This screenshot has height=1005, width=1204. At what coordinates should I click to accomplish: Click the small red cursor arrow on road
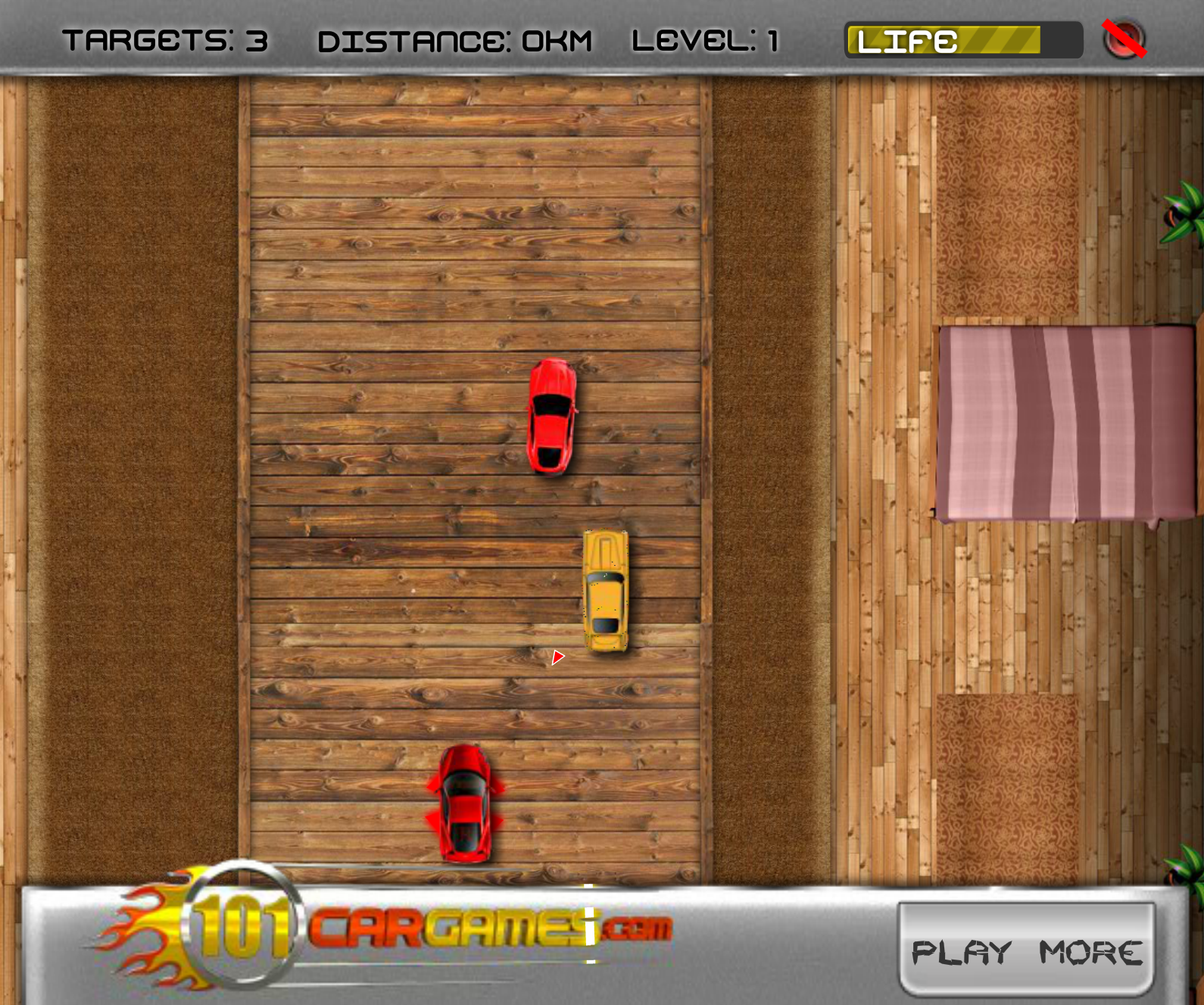(557, 657)
